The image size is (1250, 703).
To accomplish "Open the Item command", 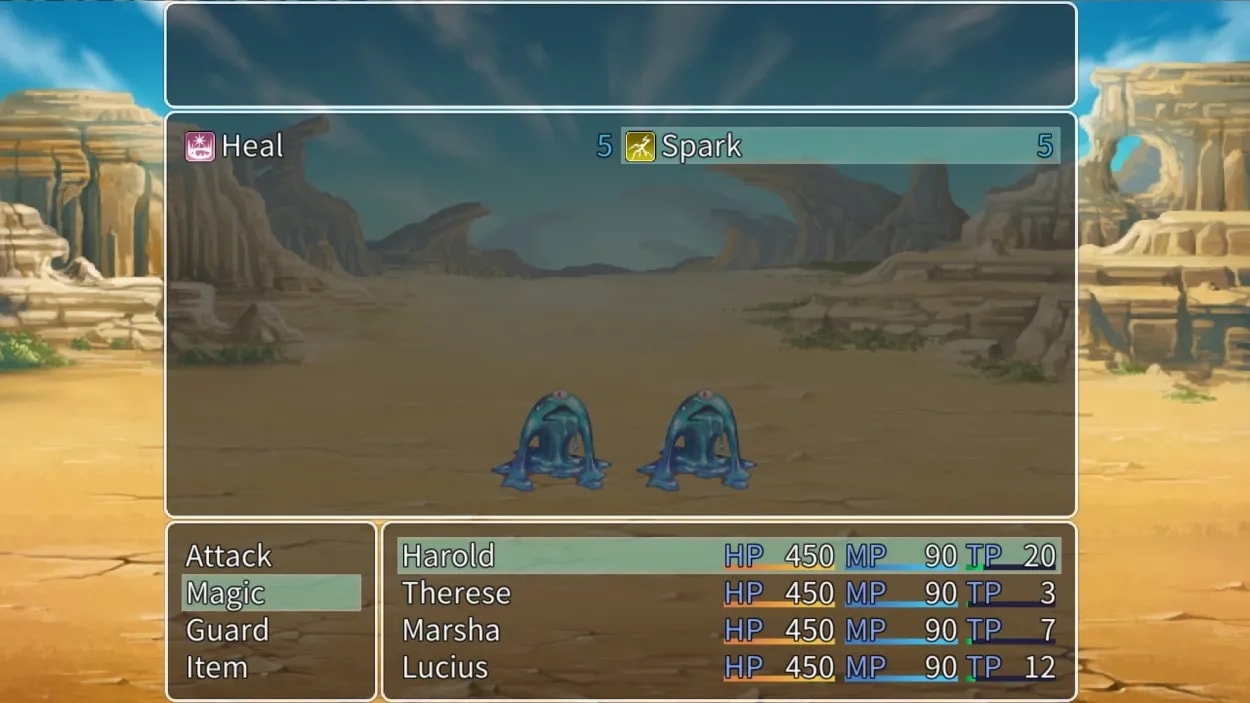I will [x=216, y=667].
